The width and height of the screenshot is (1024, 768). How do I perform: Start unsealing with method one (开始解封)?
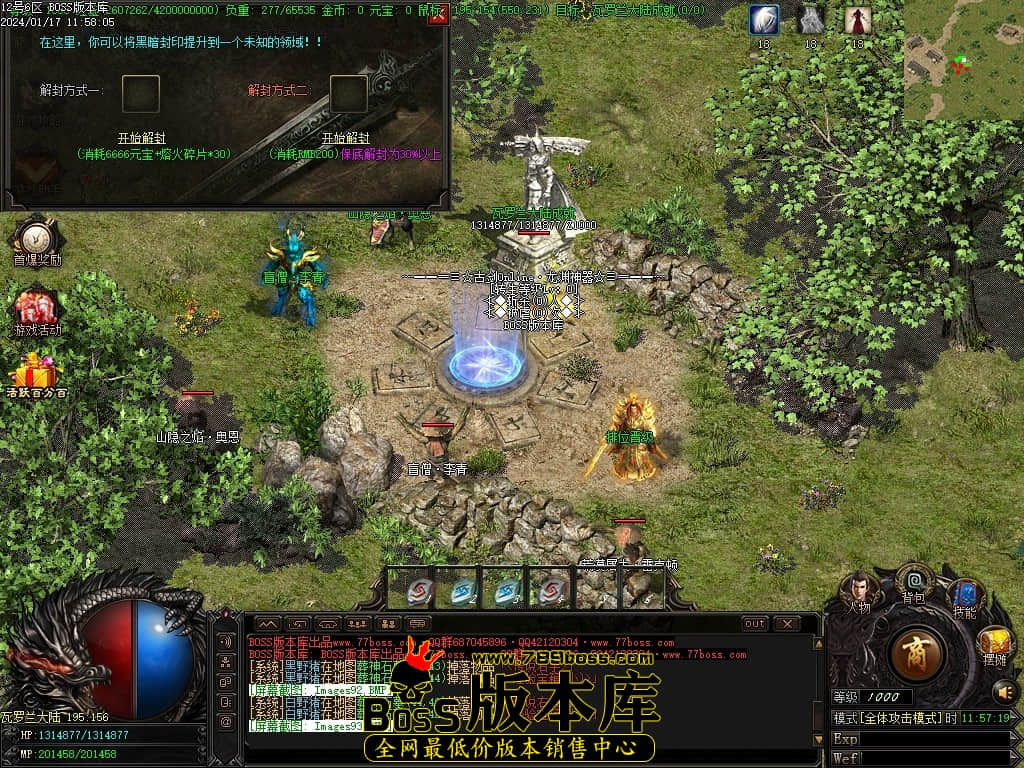pos(141,138)
